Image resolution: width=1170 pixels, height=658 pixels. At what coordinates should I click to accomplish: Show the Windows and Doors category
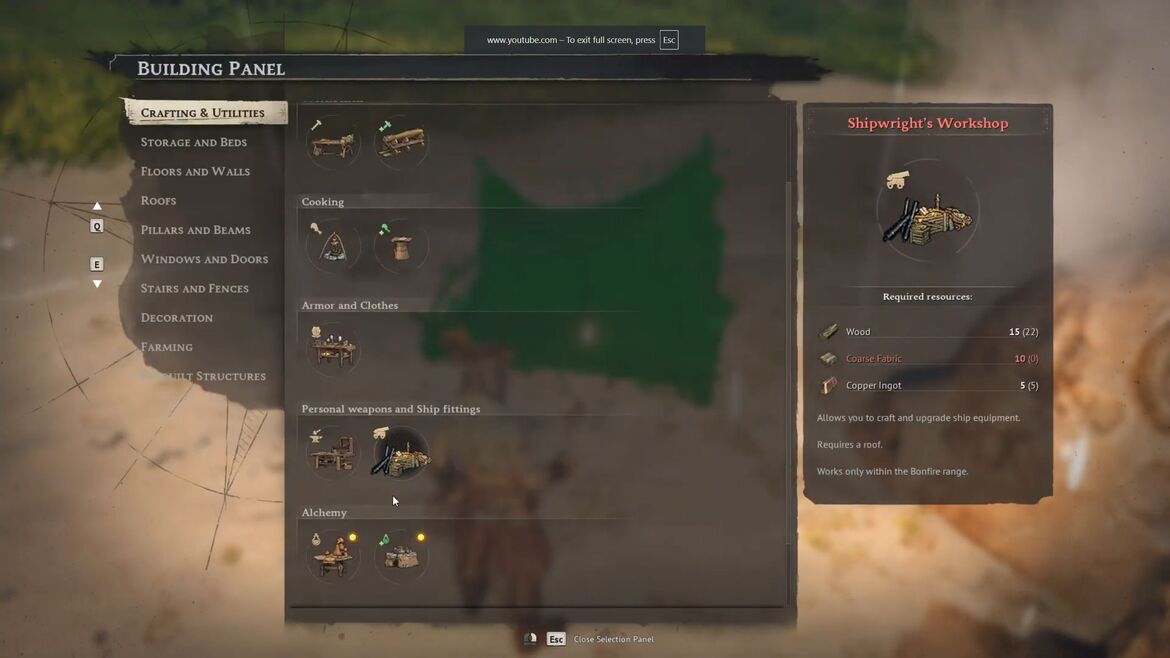204,259
